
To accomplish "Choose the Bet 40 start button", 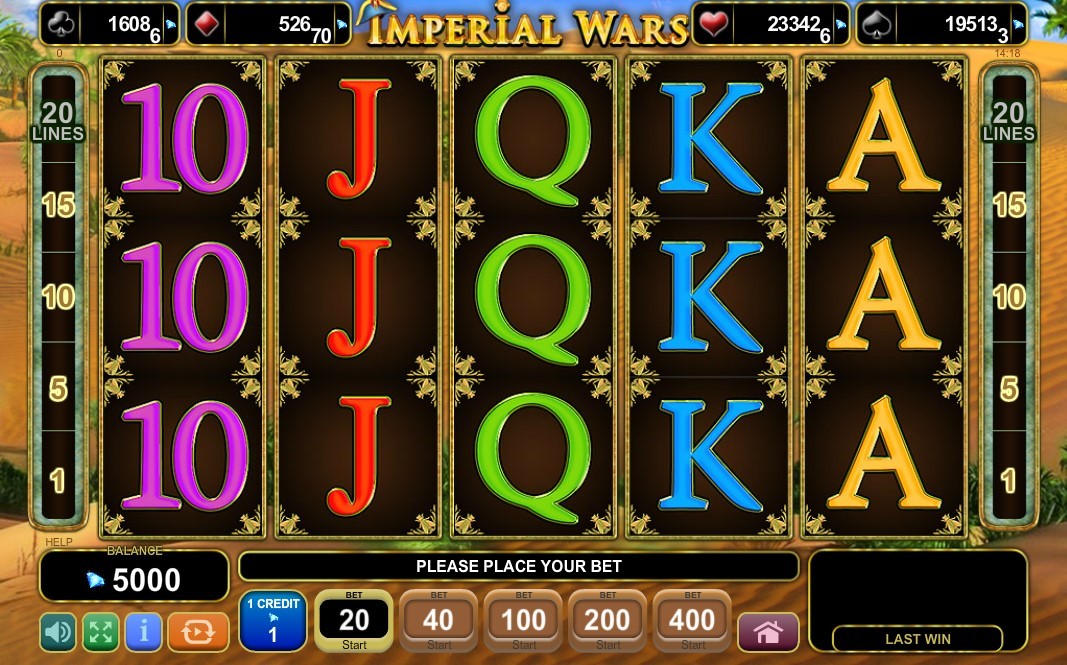I will point(439,621).
